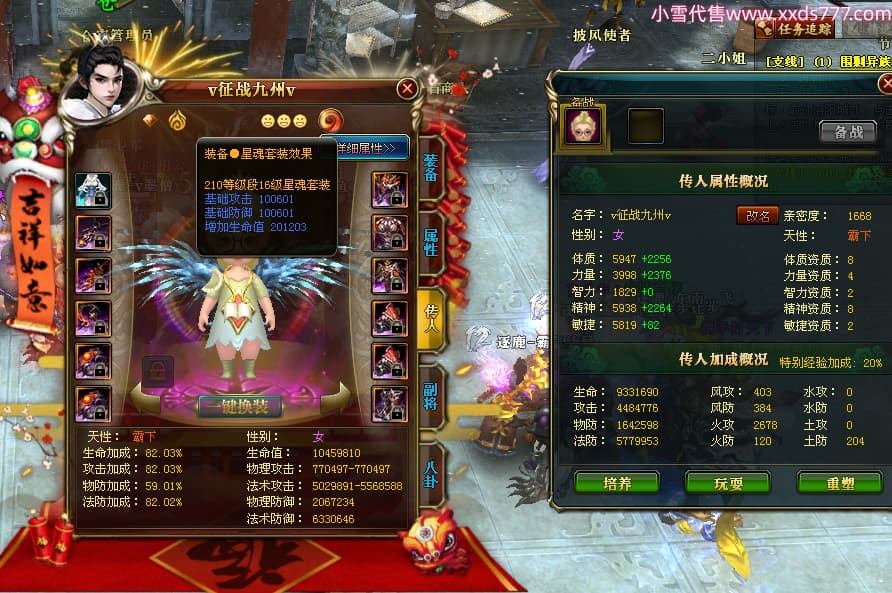Rename the heir with 改名 button
892x593 pixels.
pyautogui.click(x=757, y=215)
